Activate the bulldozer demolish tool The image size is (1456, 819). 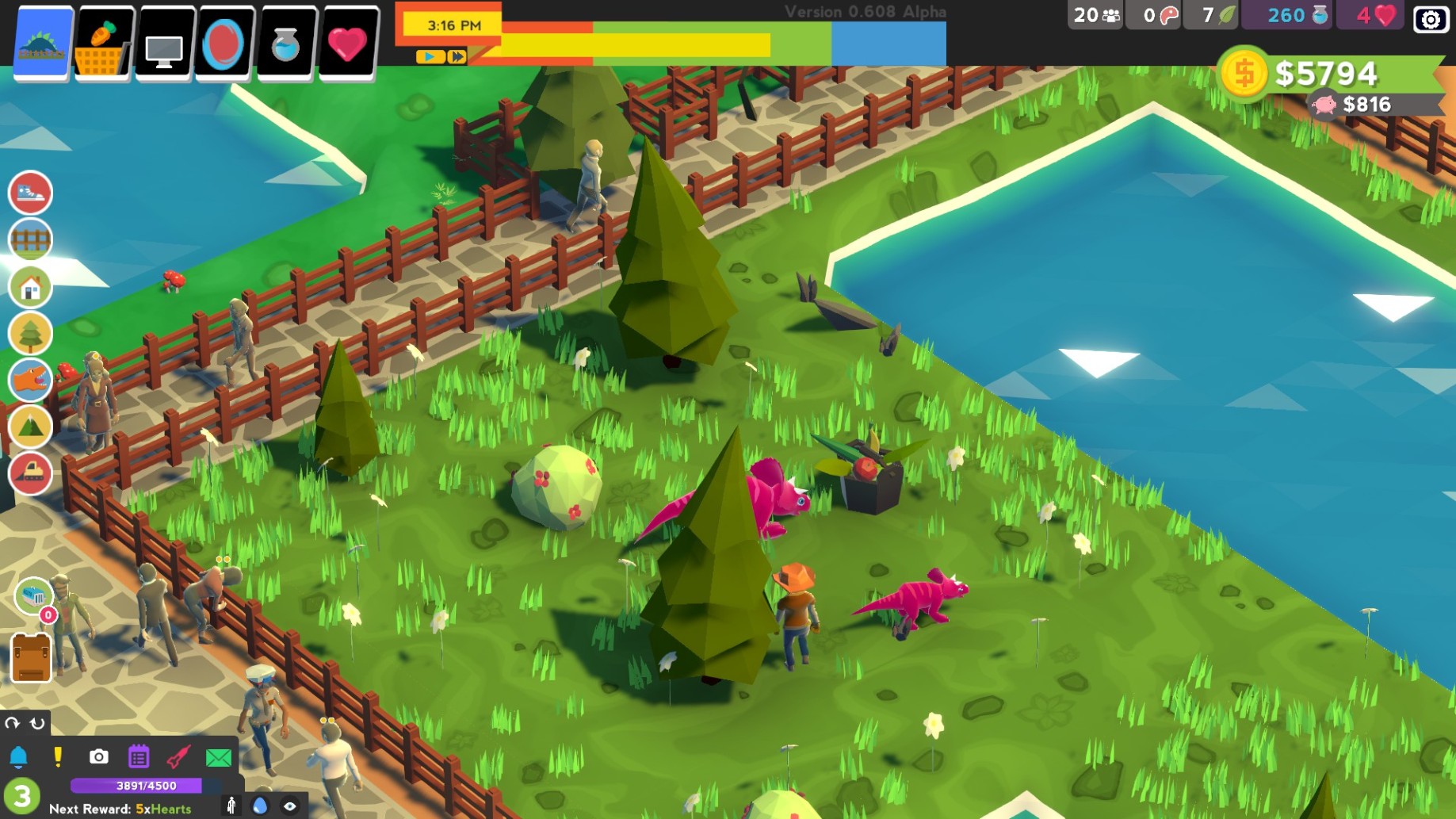pos(30,473)
